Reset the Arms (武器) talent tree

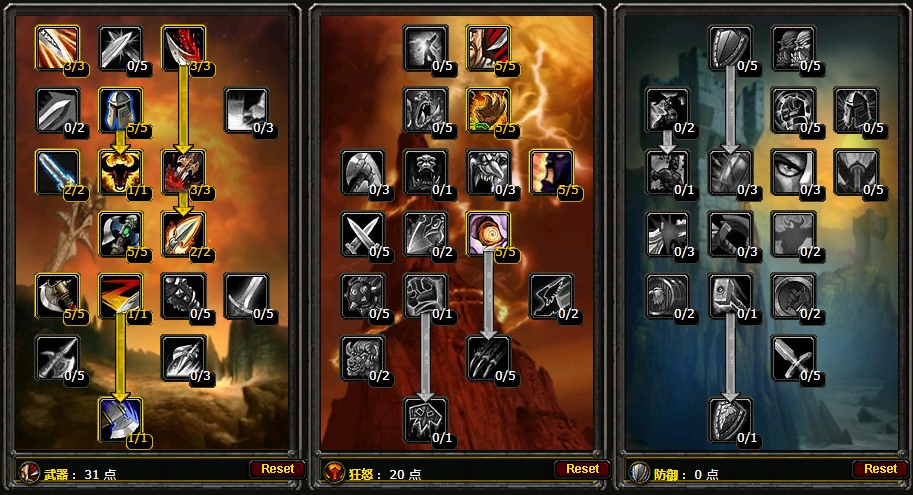[x=277, y=468]
